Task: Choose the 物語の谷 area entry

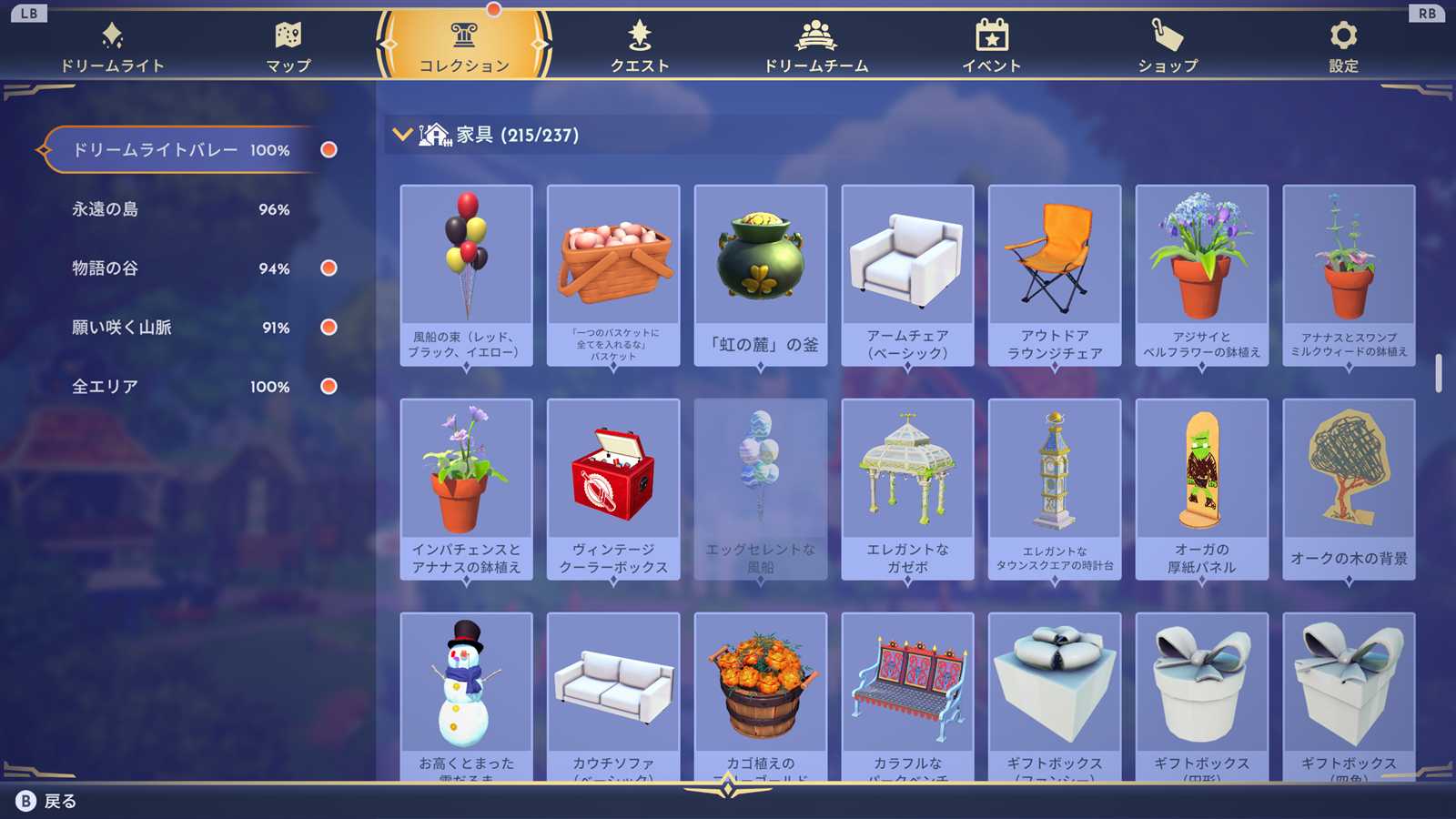Action: [180, 268]
